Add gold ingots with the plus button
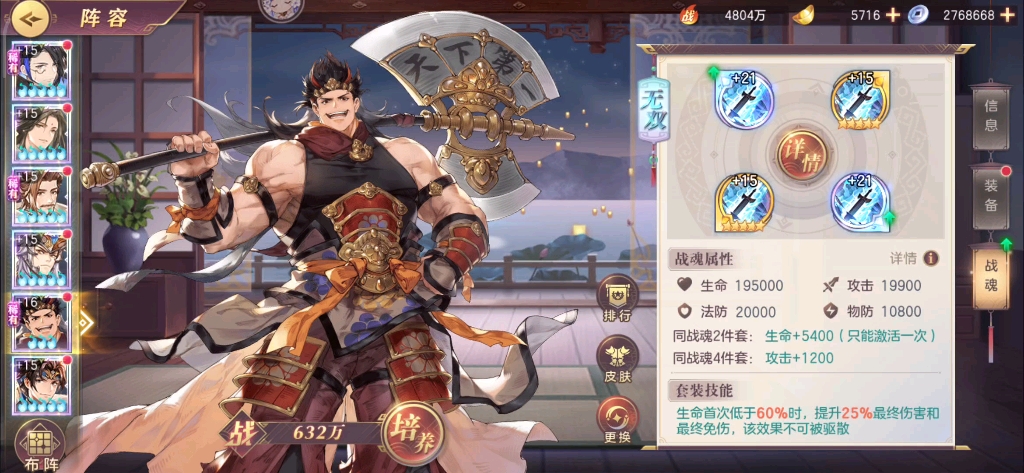The height and width of the screenshot is (473, 1024). (x=892, y=15)
